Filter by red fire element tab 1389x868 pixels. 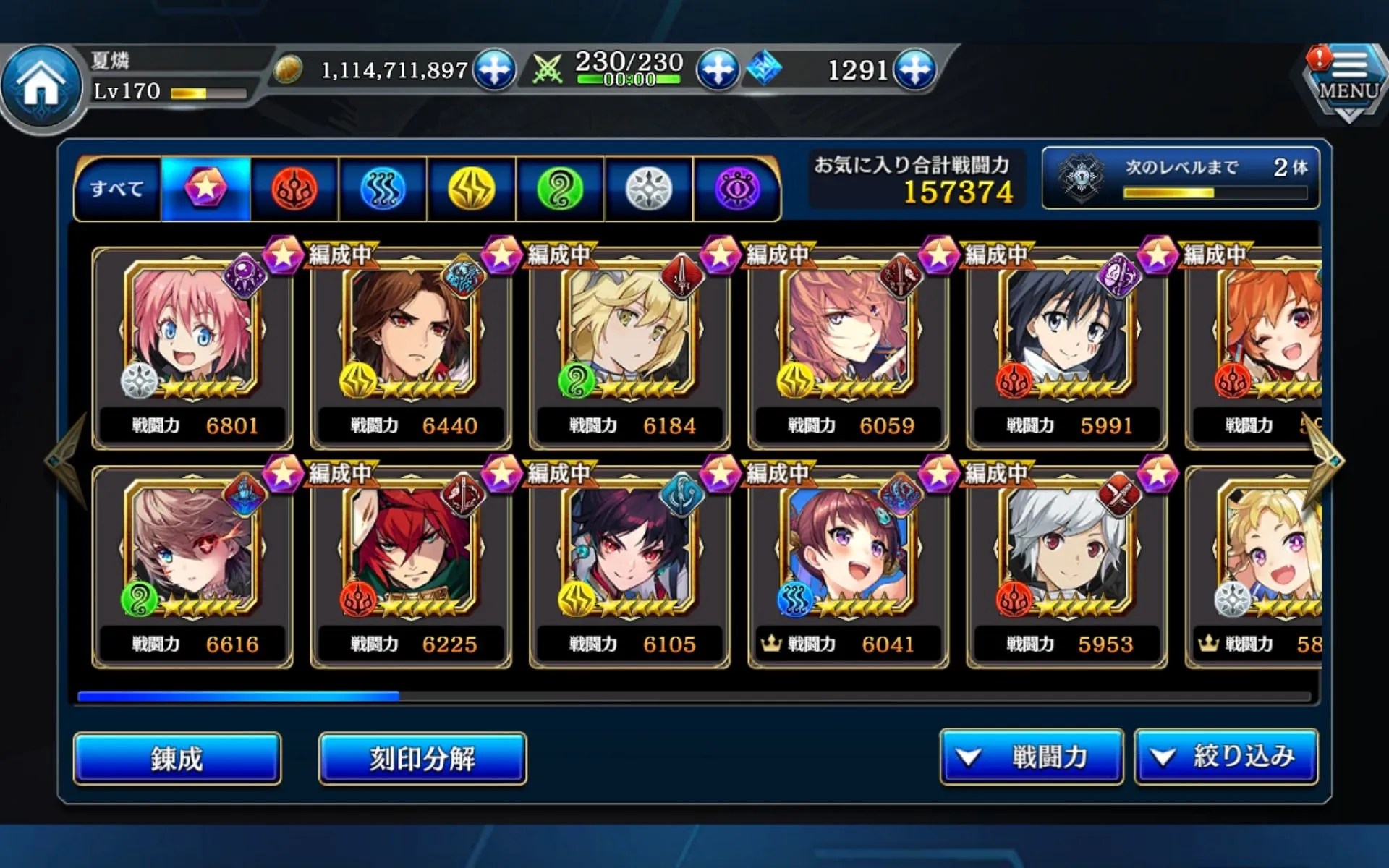coord(294,189)
